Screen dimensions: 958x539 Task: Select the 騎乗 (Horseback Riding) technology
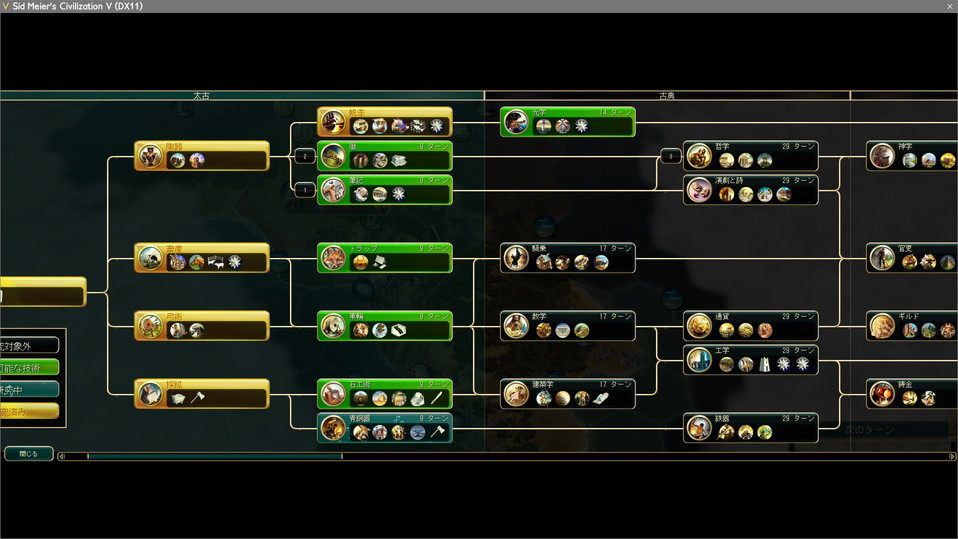pyautogui.click(x=567, y=258)
